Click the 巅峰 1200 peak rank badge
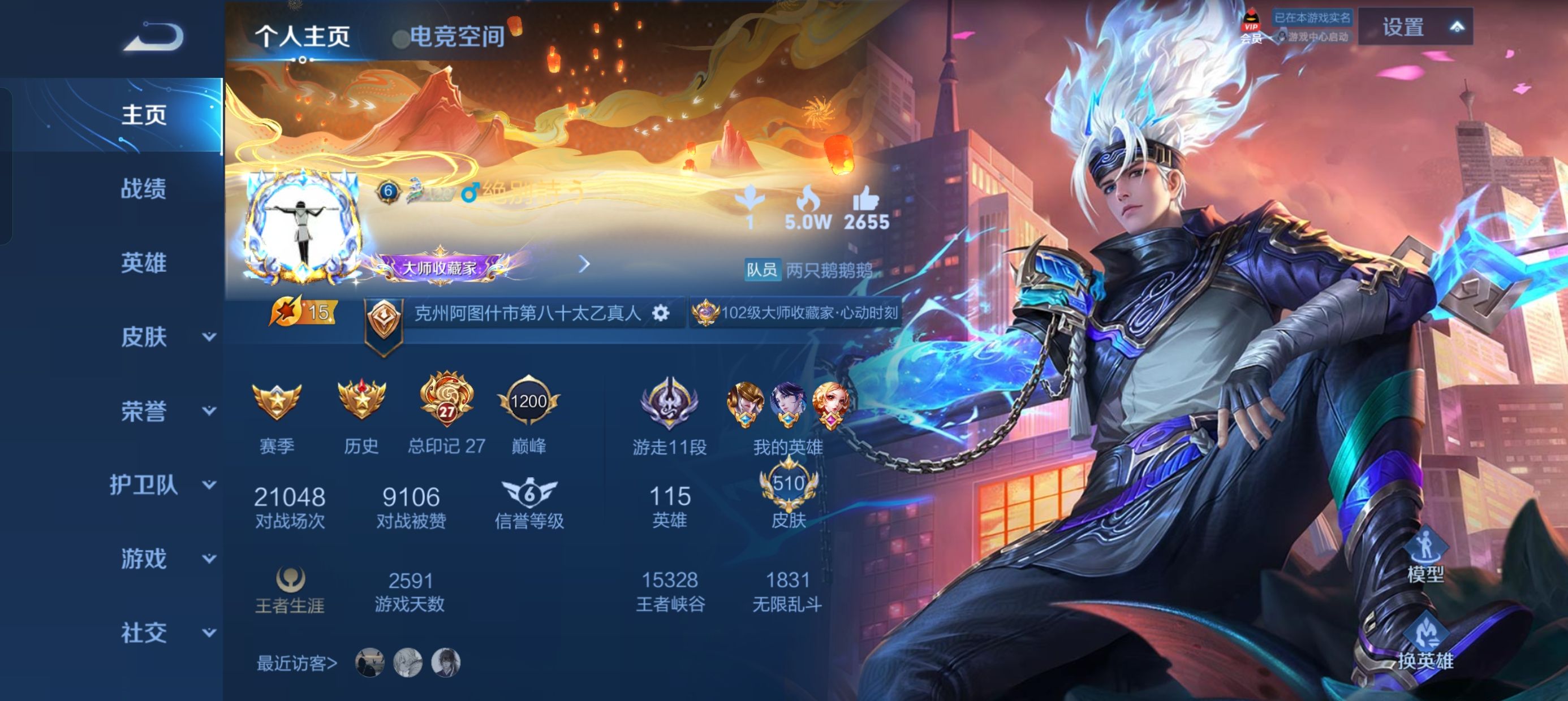This screenshot has width=1568, height=701. (528, 401)
